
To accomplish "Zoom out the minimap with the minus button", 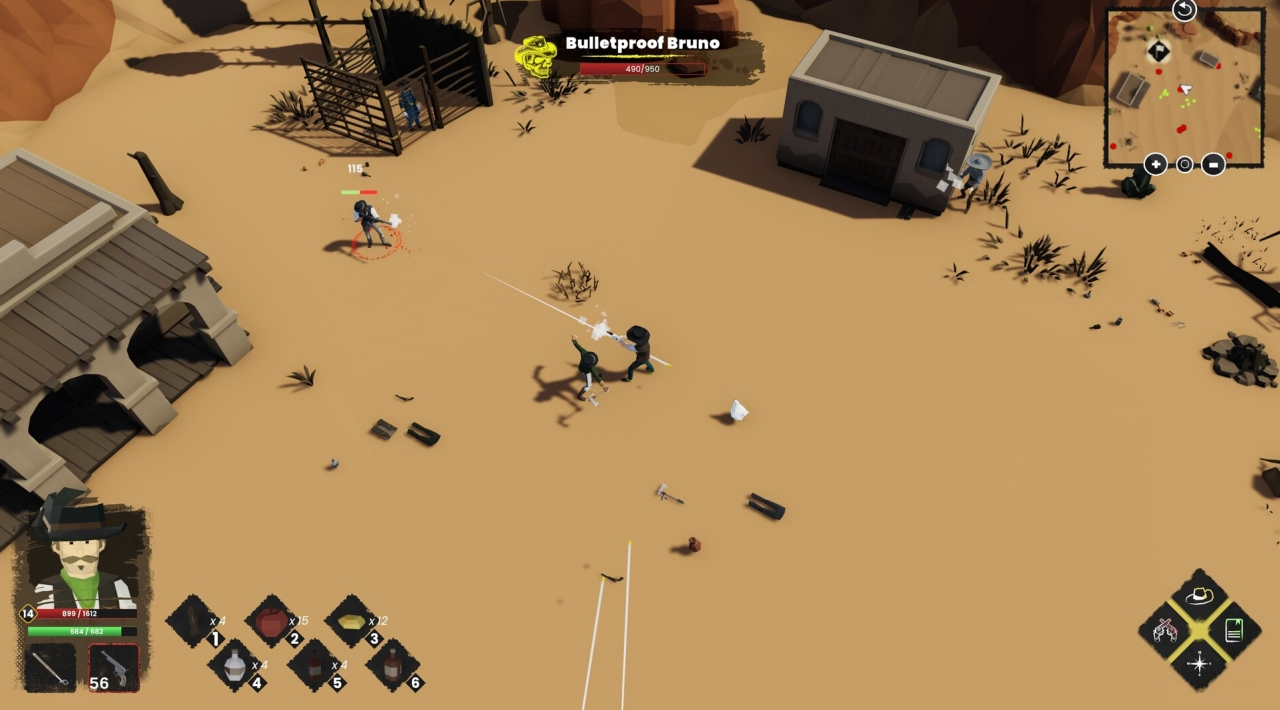I will click(x=1213, y=164).
